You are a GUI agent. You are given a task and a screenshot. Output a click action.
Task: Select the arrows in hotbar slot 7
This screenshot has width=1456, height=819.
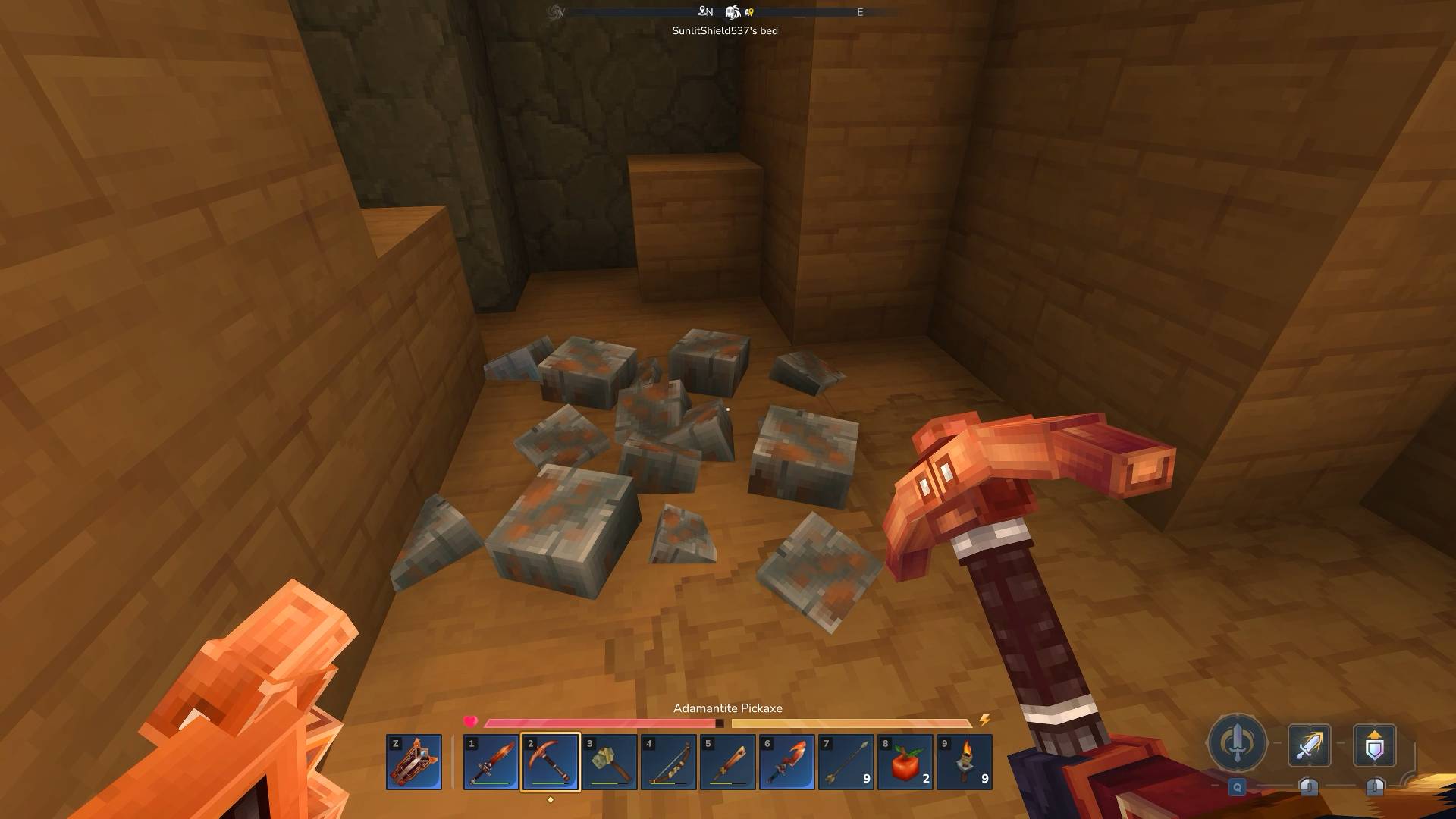coord(846,762)
